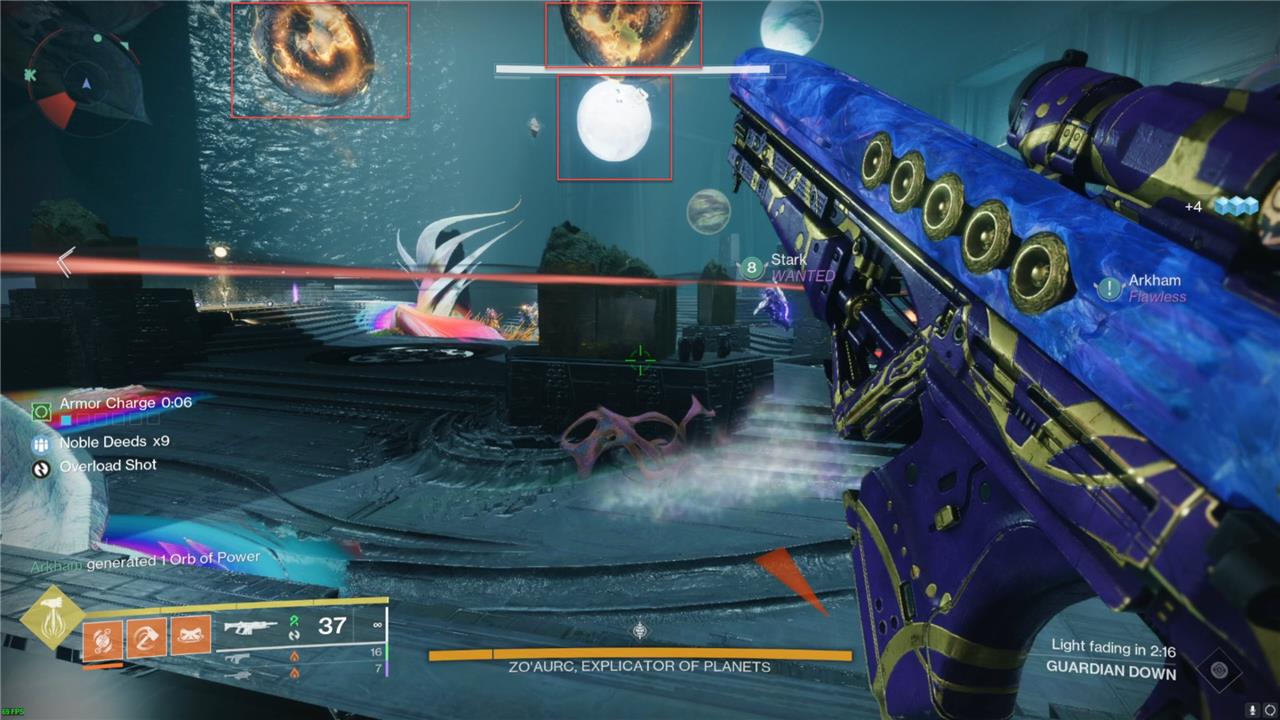Viewport: 1280px width, 720px height.
Task: Use the orange grenade ability icon
Action: pyautogui.click(x=102, y=635)
